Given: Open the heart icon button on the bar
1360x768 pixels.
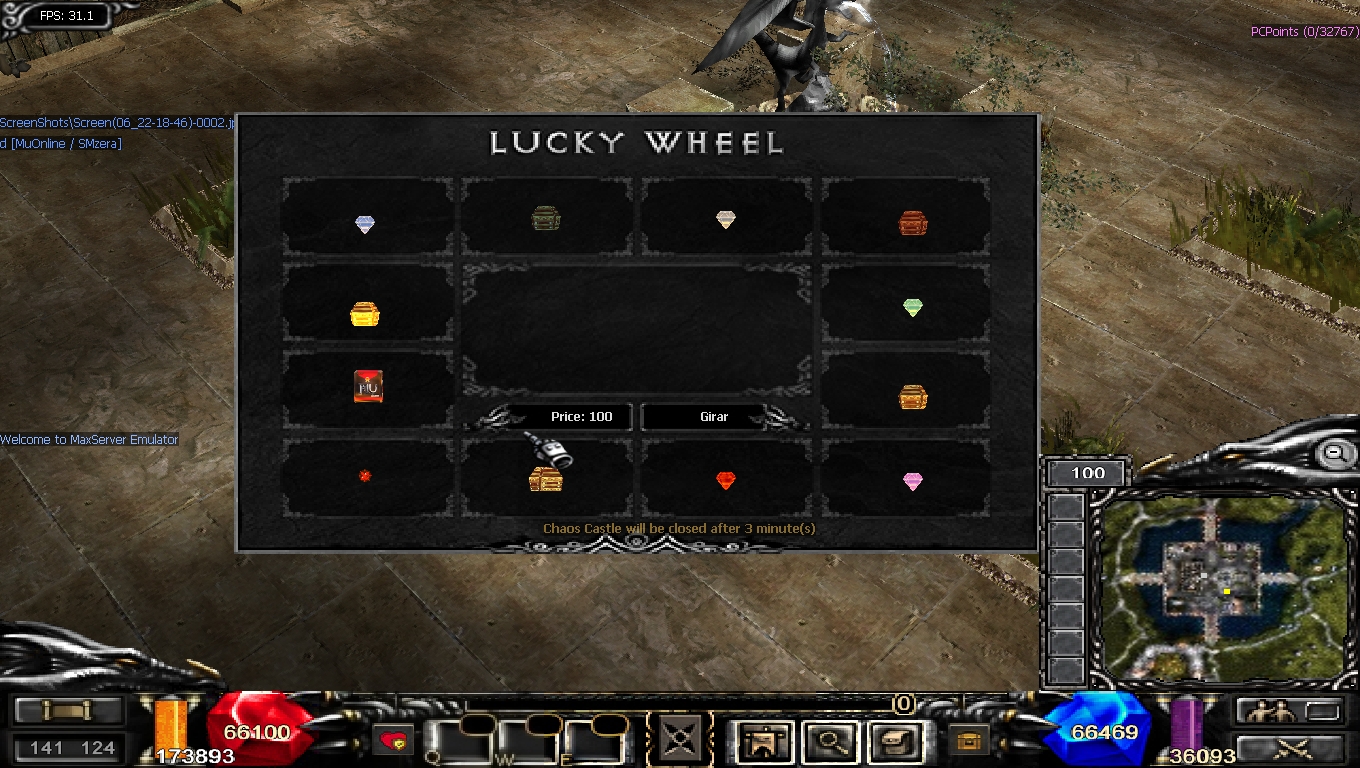Looking at the screenshot, I should coord(394,741).
